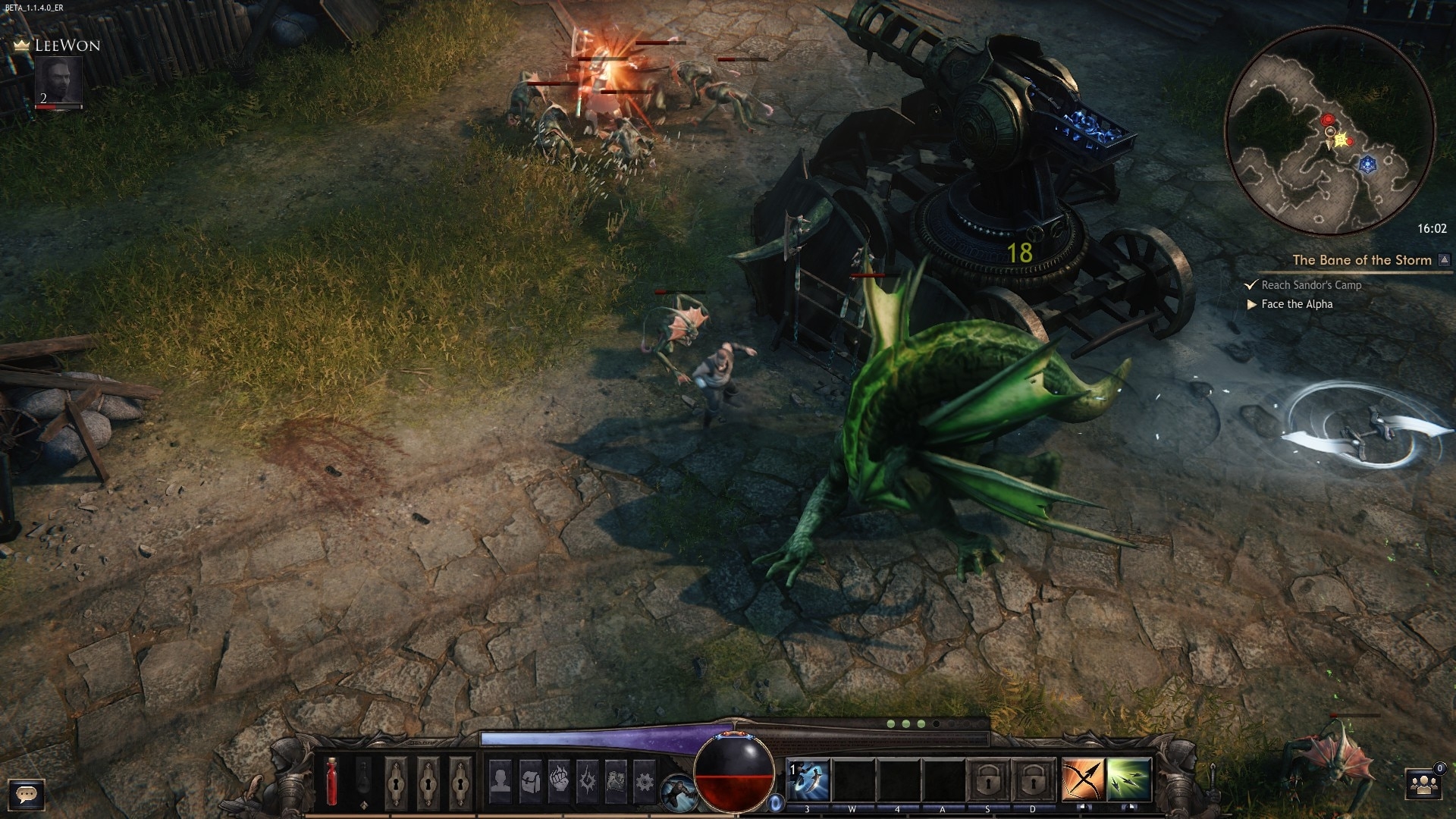Select the green multi-arrow skill

coord(1129,780)
